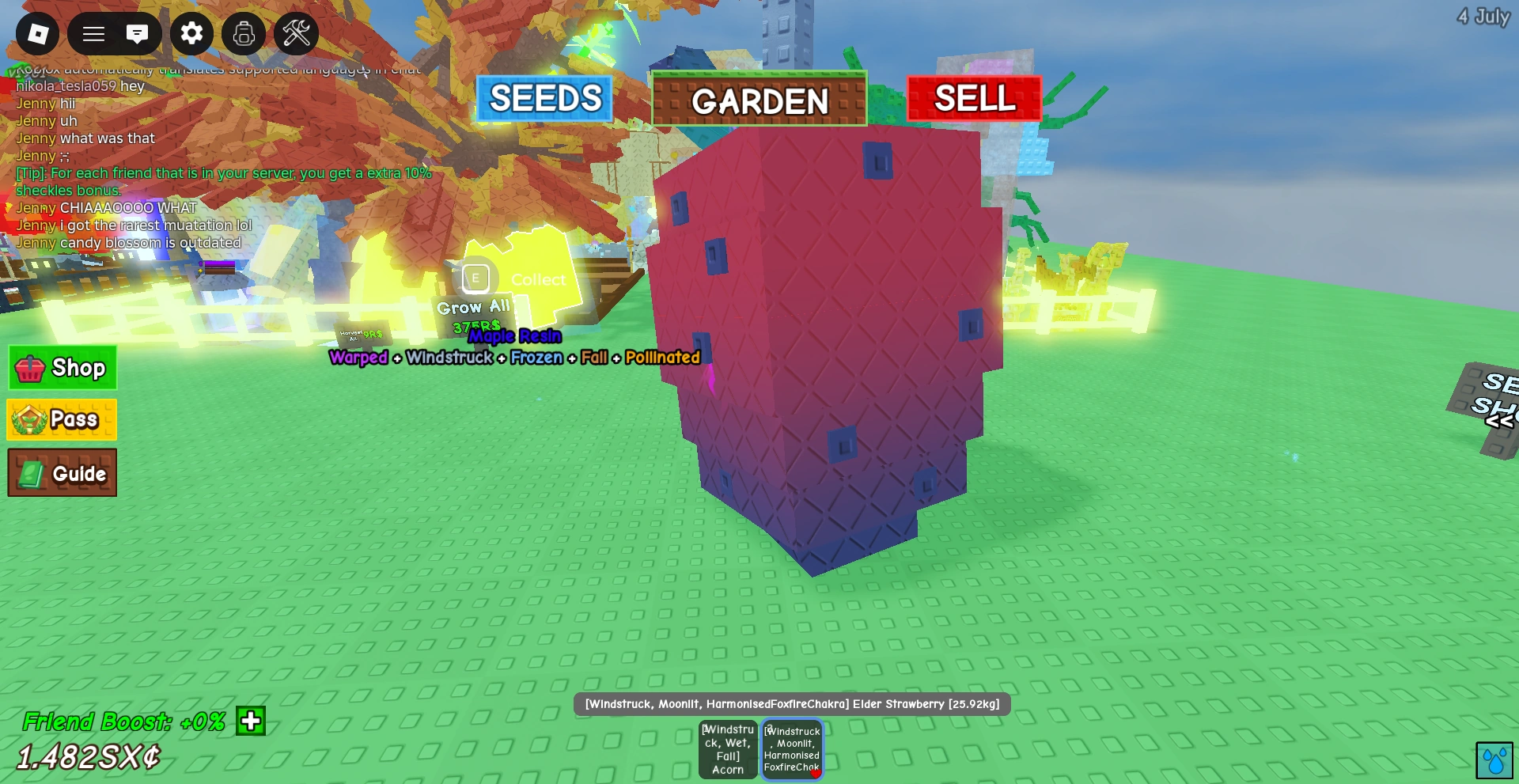
Task: Click the SELL button
Action: tap(973, 99)
